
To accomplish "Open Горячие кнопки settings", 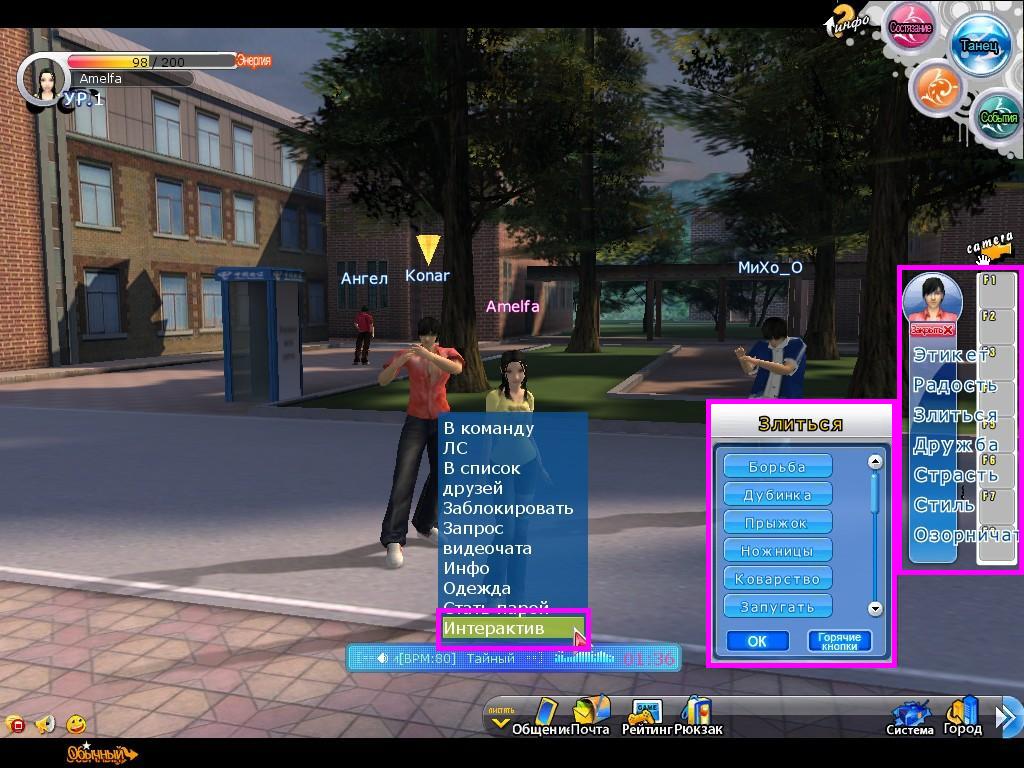I will [x=839, y=641].
